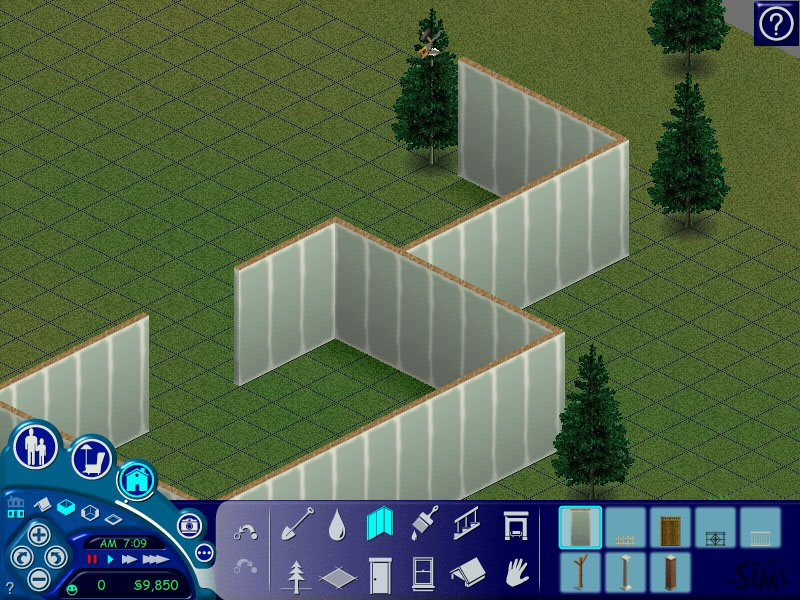Zoom in with the plus button
The image size is (800, 600).
[x=37, y=533]
